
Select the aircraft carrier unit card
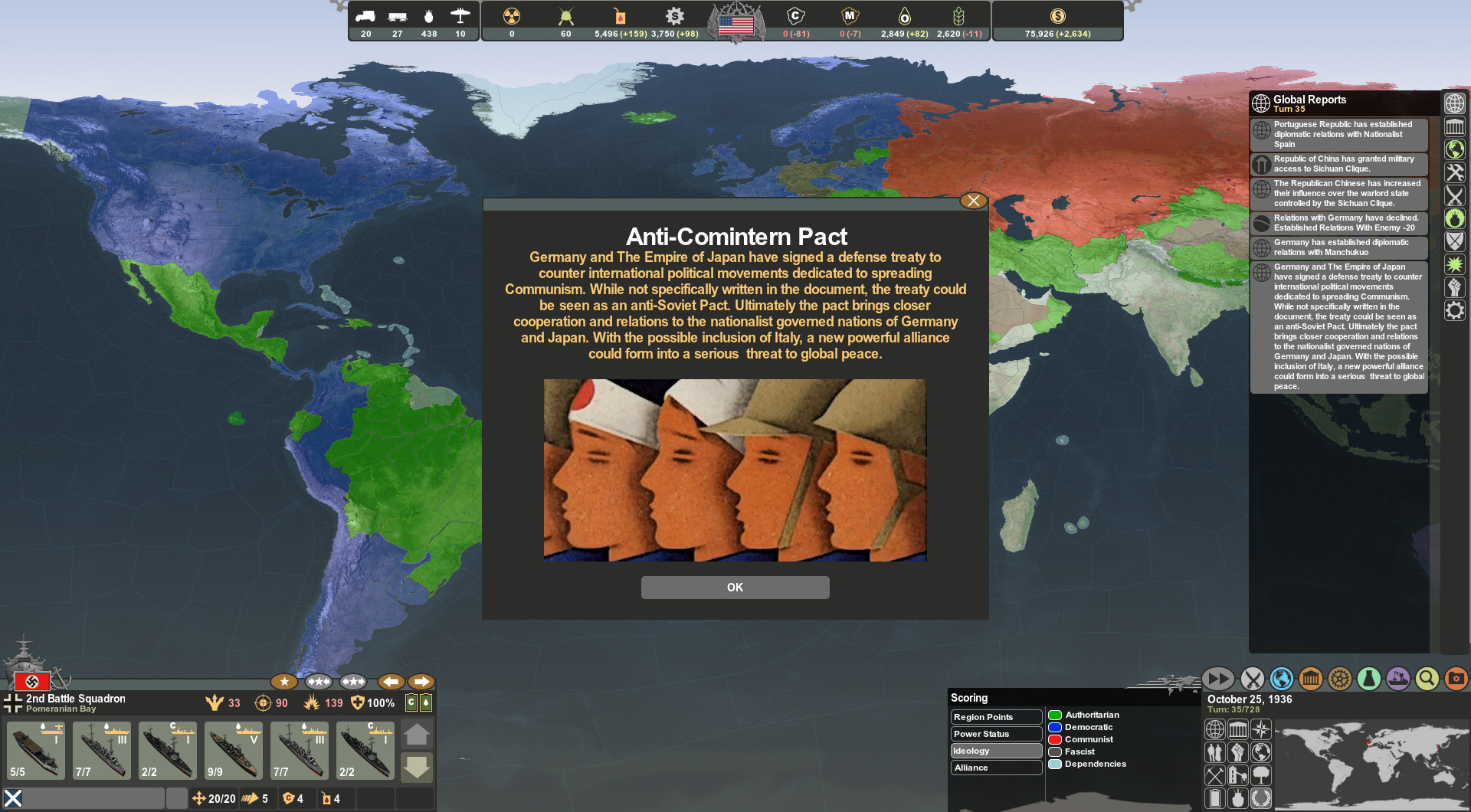click(x=36, y=750)
